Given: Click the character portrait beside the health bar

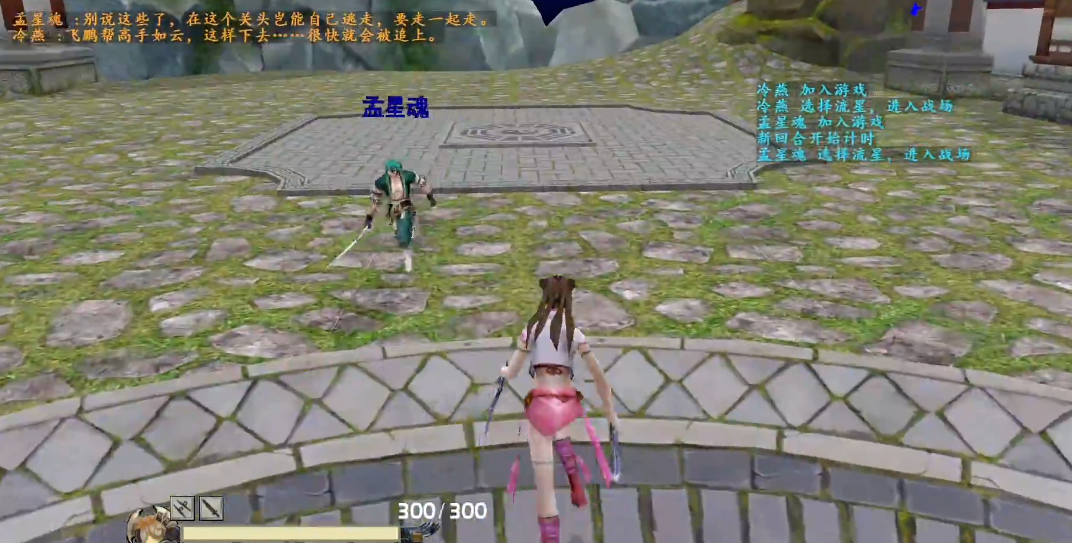Looking at the screenshot, I should click(x=153, y=527).
